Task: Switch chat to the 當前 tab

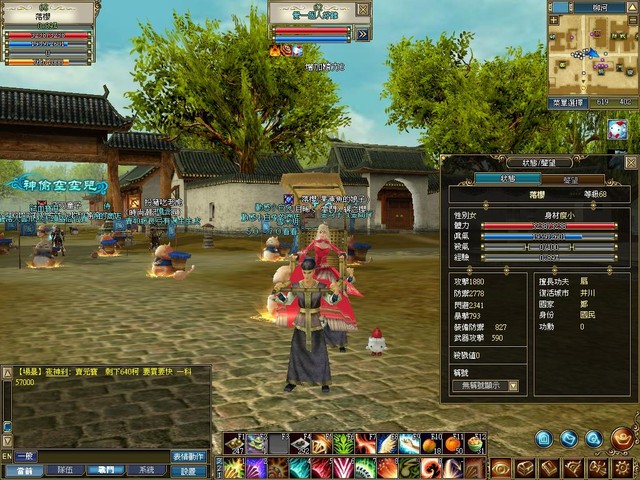Action: tap(24, 470)
